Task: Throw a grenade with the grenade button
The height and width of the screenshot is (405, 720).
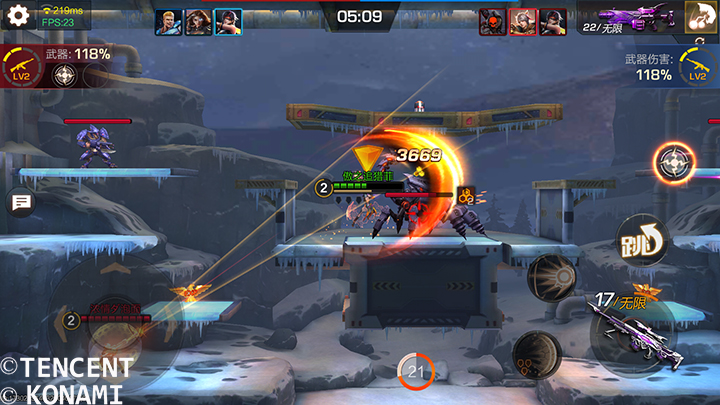Action: pyautogui.click(x=536, y=353)
